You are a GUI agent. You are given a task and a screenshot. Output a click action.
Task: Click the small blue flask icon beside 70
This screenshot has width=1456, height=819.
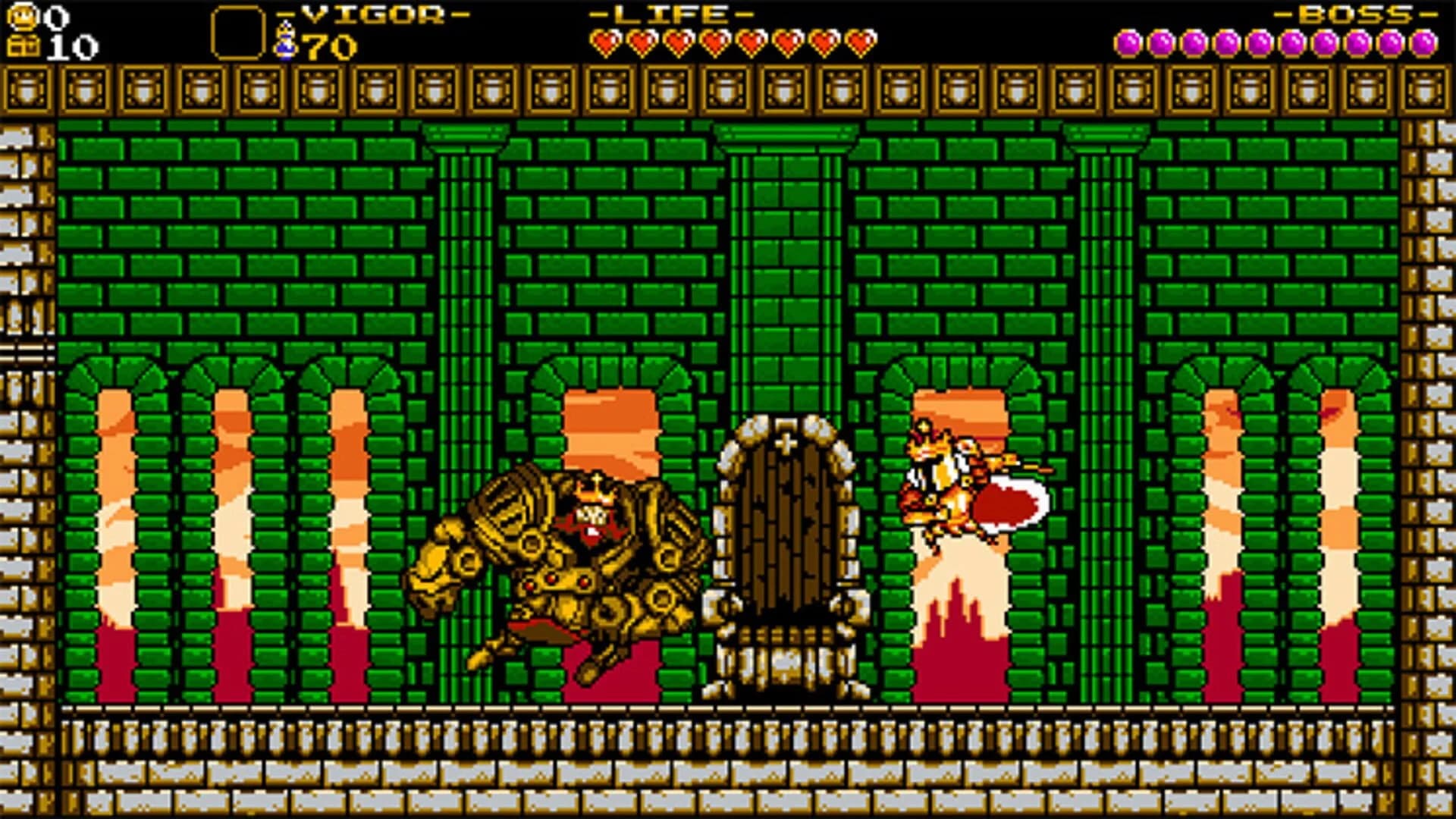[287, 42]
